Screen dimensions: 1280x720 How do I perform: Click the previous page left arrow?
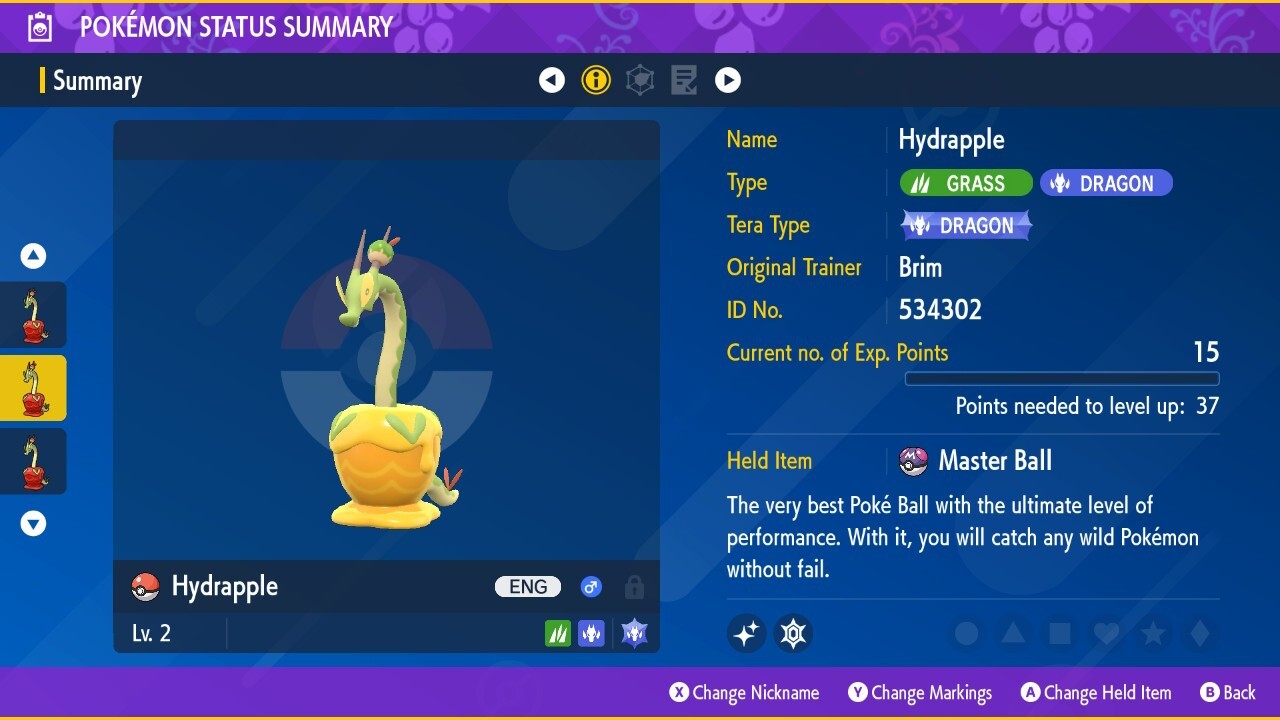pyautogui.click(x=552, y=80)
